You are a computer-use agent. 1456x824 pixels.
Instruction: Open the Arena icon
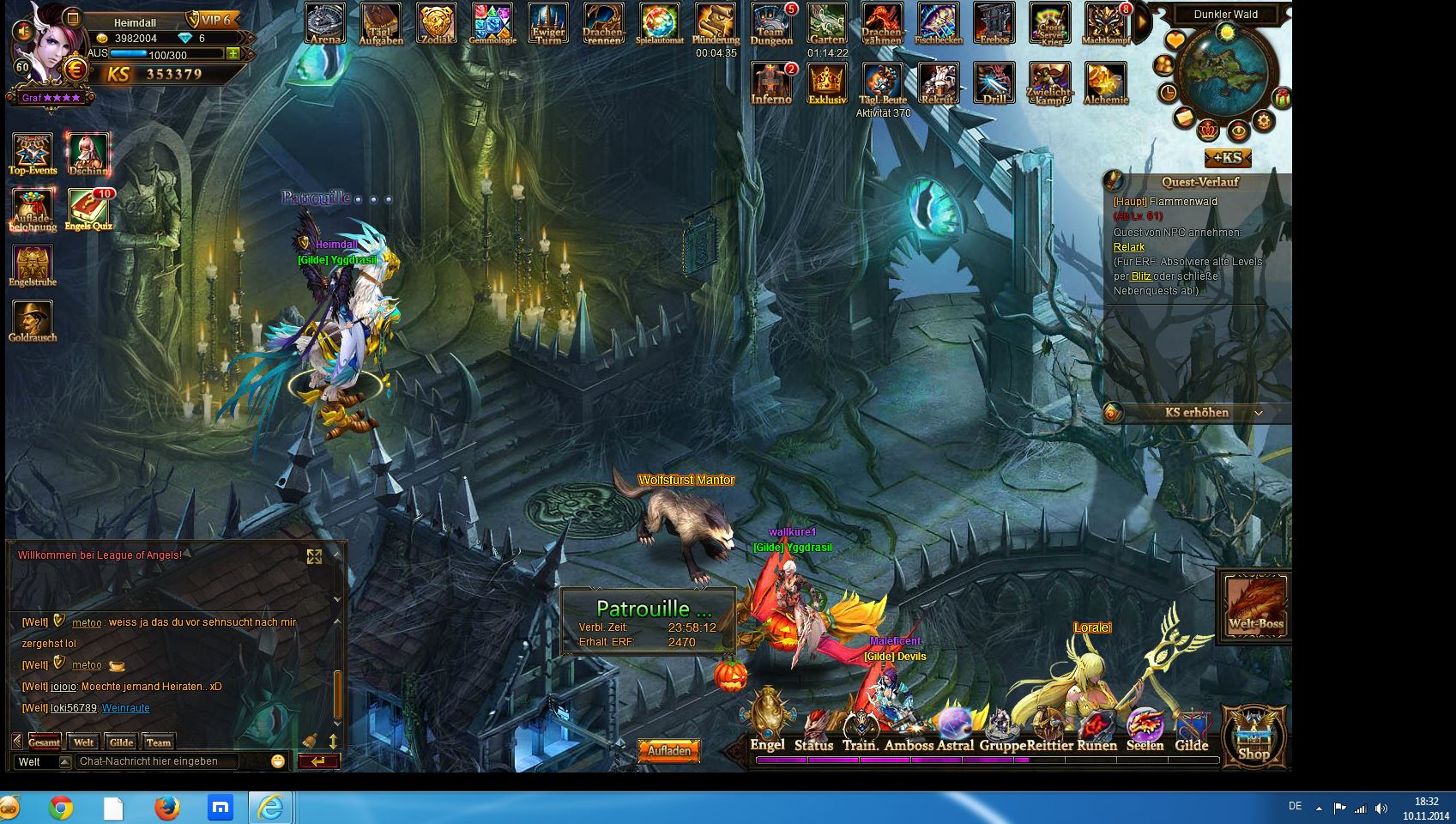point(325,23)
